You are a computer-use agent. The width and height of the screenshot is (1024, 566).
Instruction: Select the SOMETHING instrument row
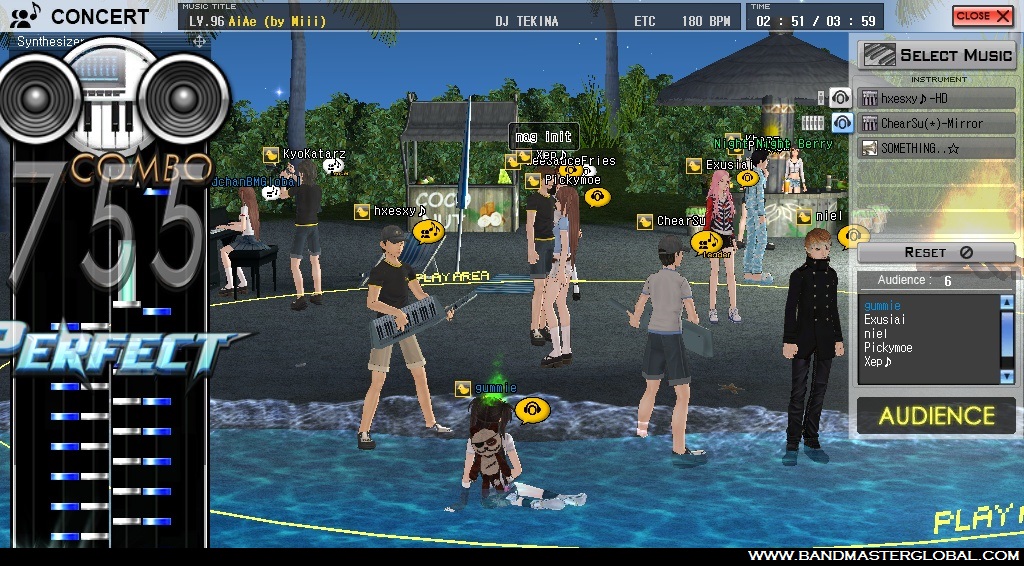click(x=937, y=148)
